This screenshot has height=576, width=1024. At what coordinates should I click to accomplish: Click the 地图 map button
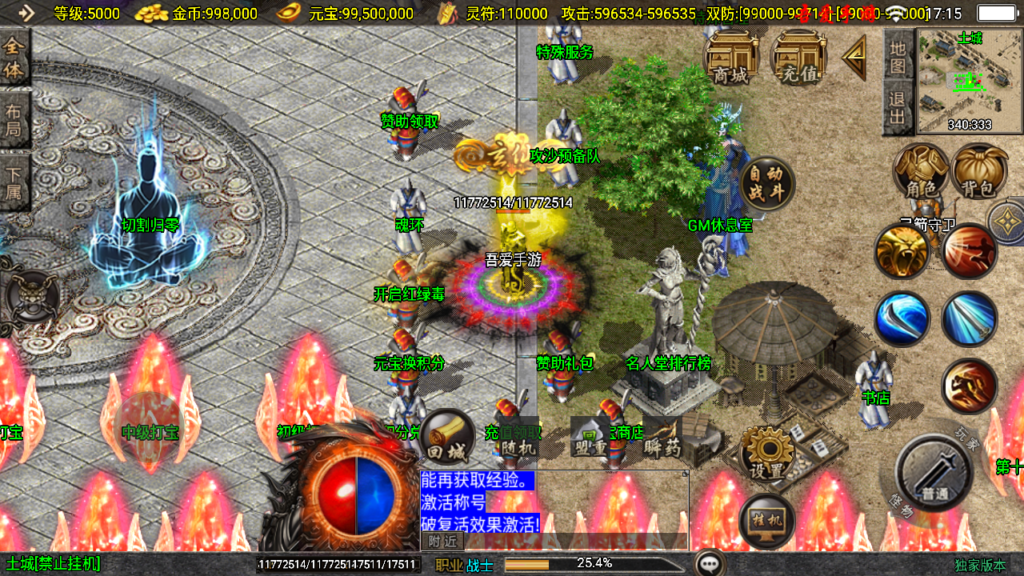tap(898, 58)
